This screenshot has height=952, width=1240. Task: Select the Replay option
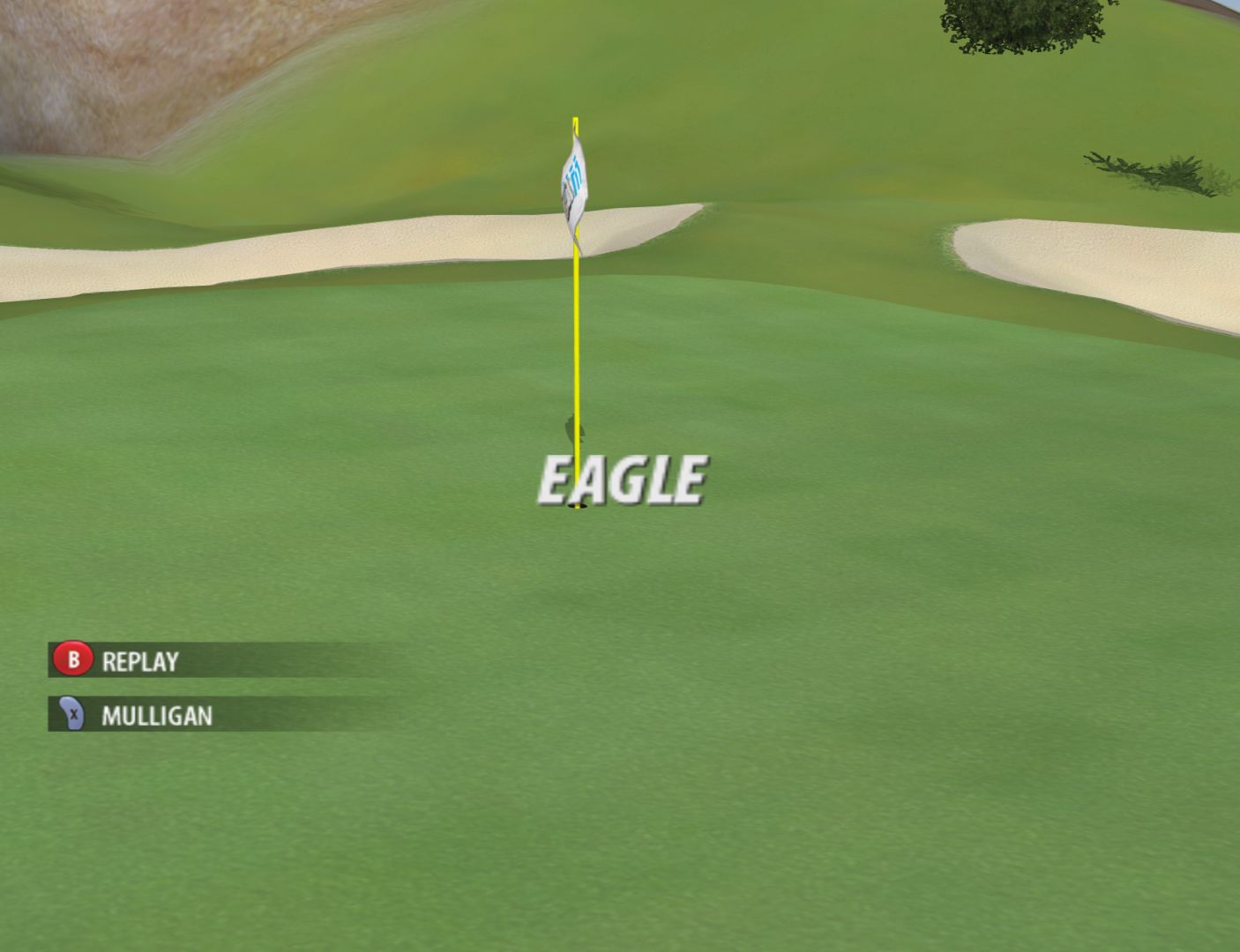point(138,661)
